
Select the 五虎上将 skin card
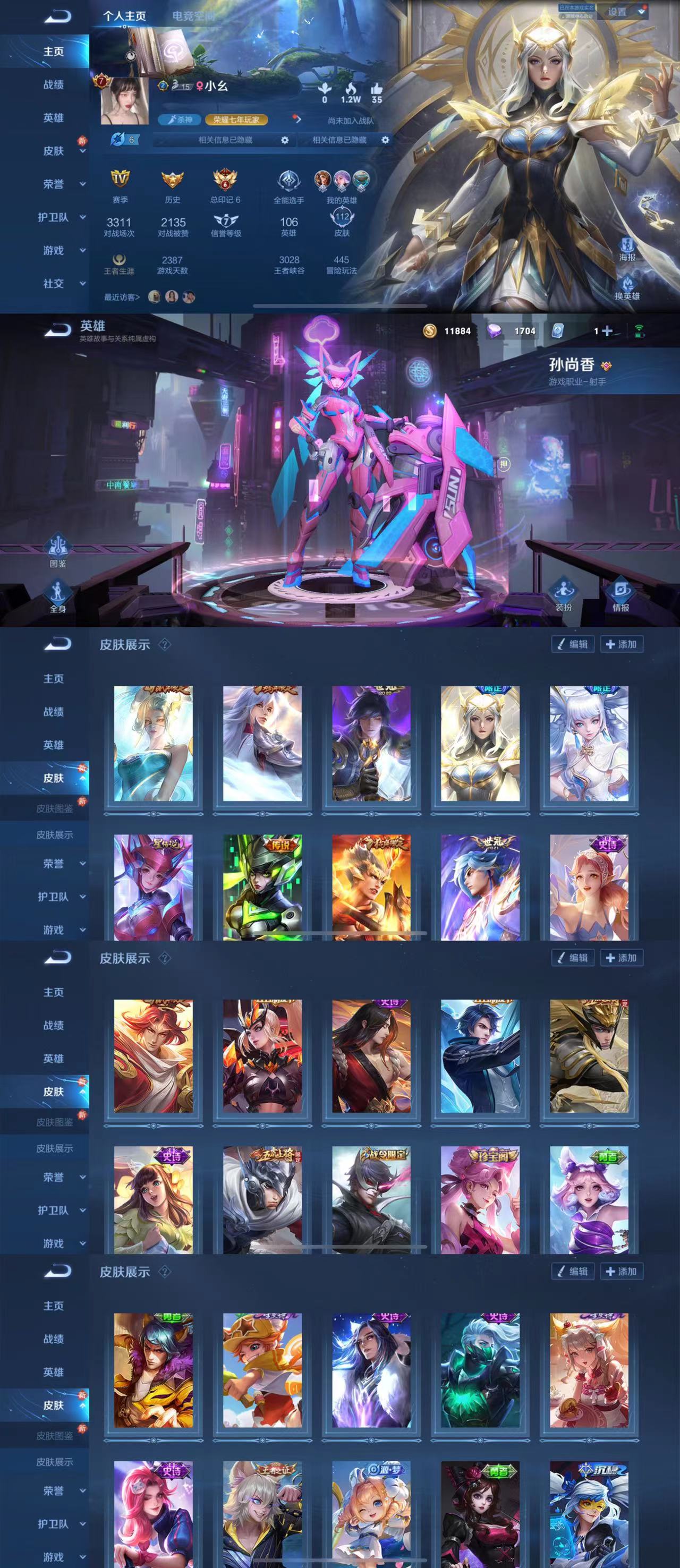click(x=262, y=1199)
